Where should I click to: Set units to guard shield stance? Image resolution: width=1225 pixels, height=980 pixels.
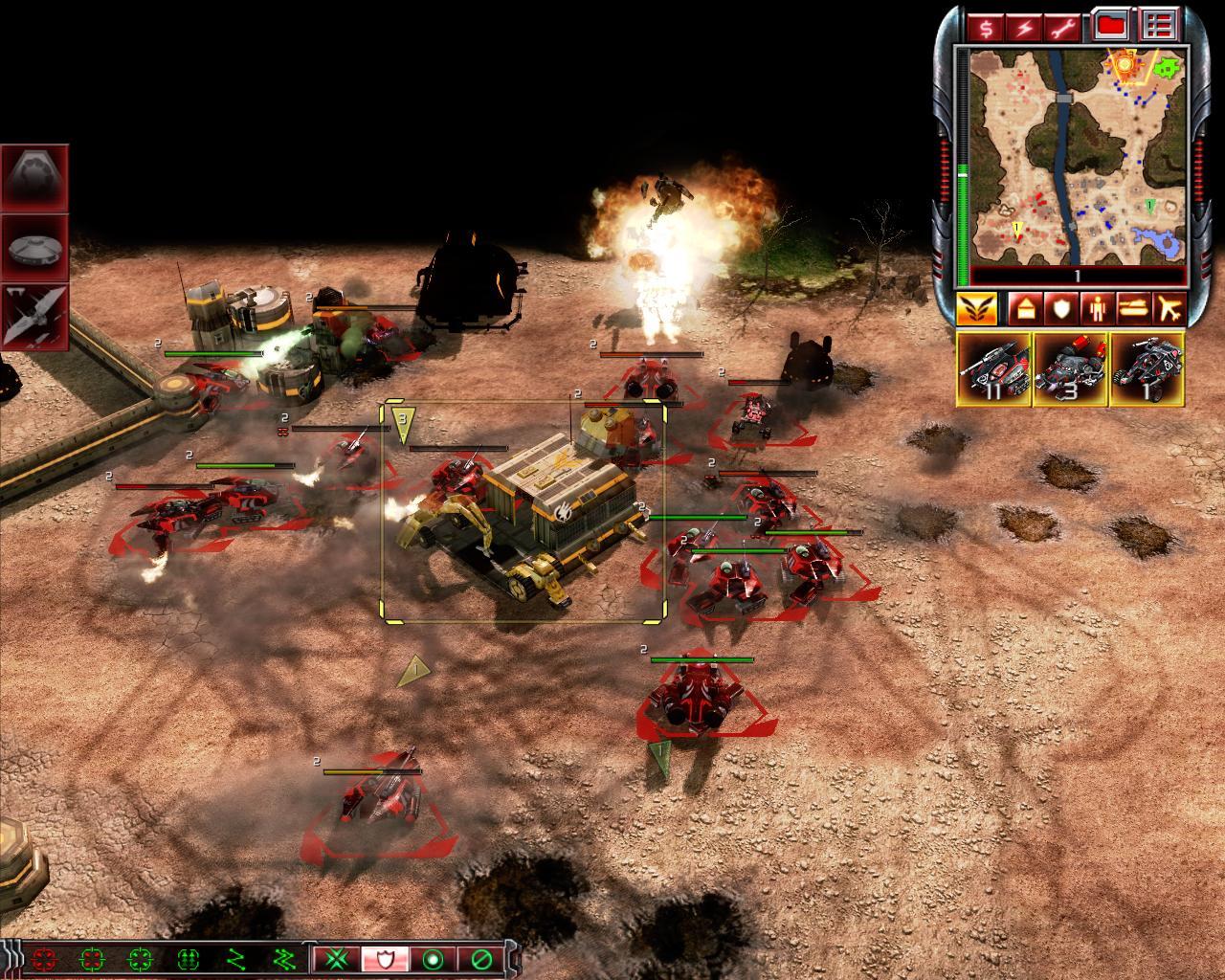click(x=385, y=958)
